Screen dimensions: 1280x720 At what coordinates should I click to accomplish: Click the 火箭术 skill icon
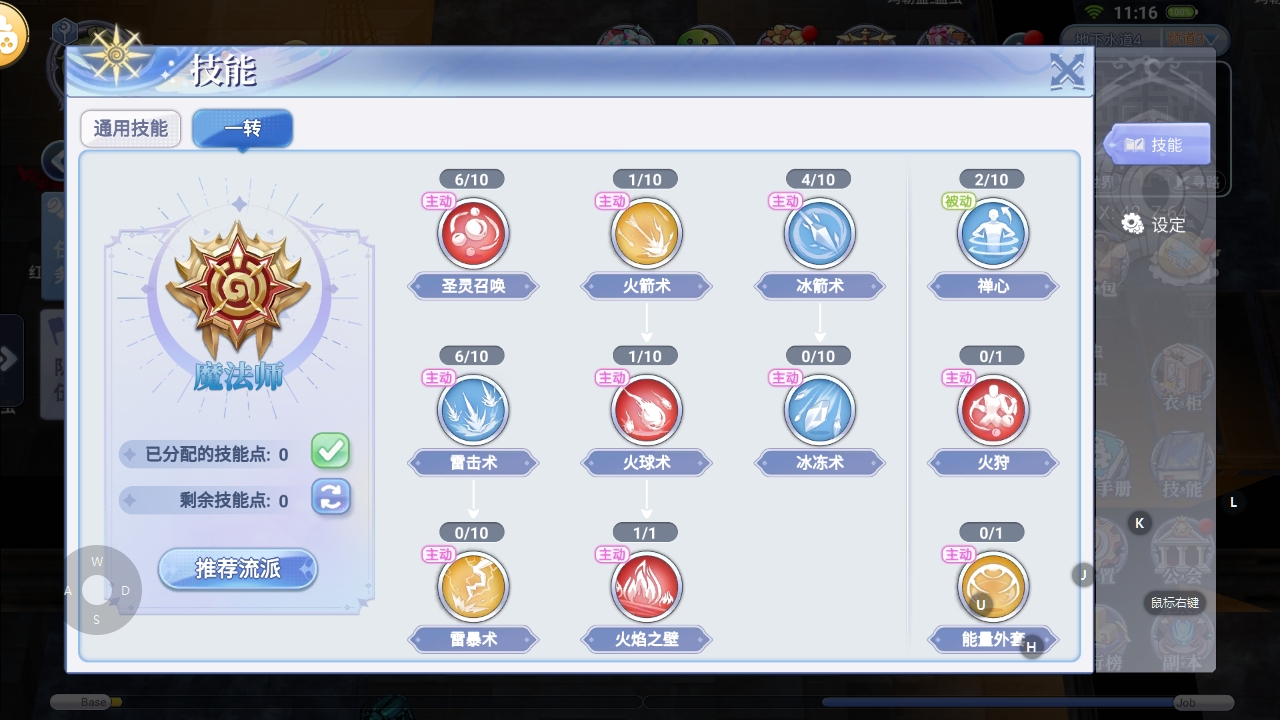point(646,232)
